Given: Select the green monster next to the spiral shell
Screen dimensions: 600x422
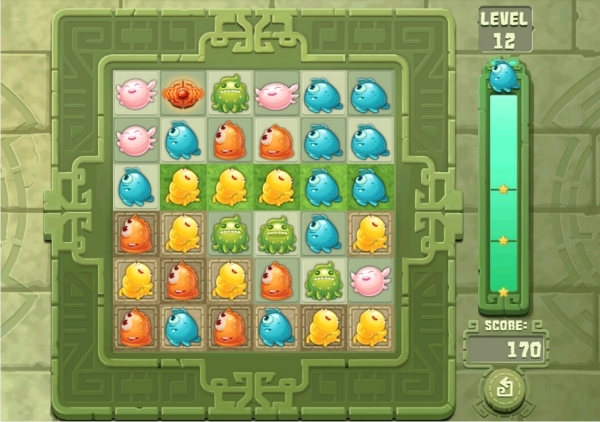Looking at the screenshot, I should (229, 93).
